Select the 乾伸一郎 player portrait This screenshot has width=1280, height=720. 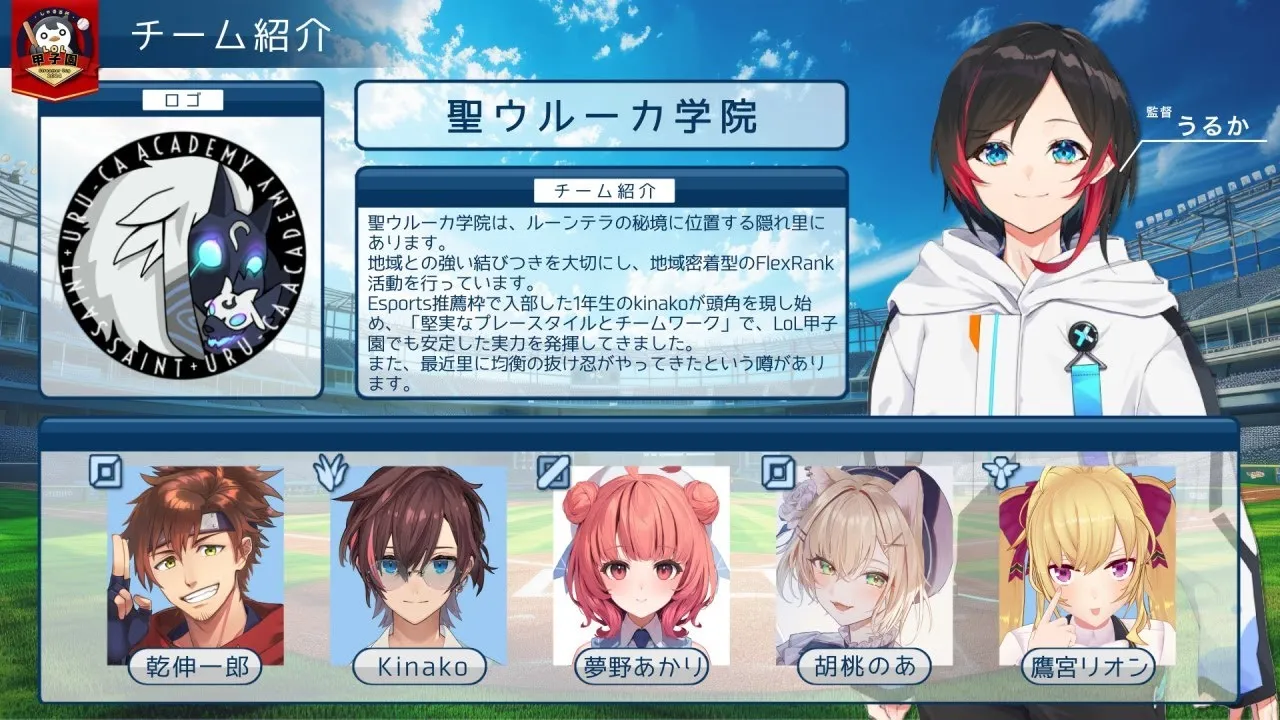tap(196, 560)
